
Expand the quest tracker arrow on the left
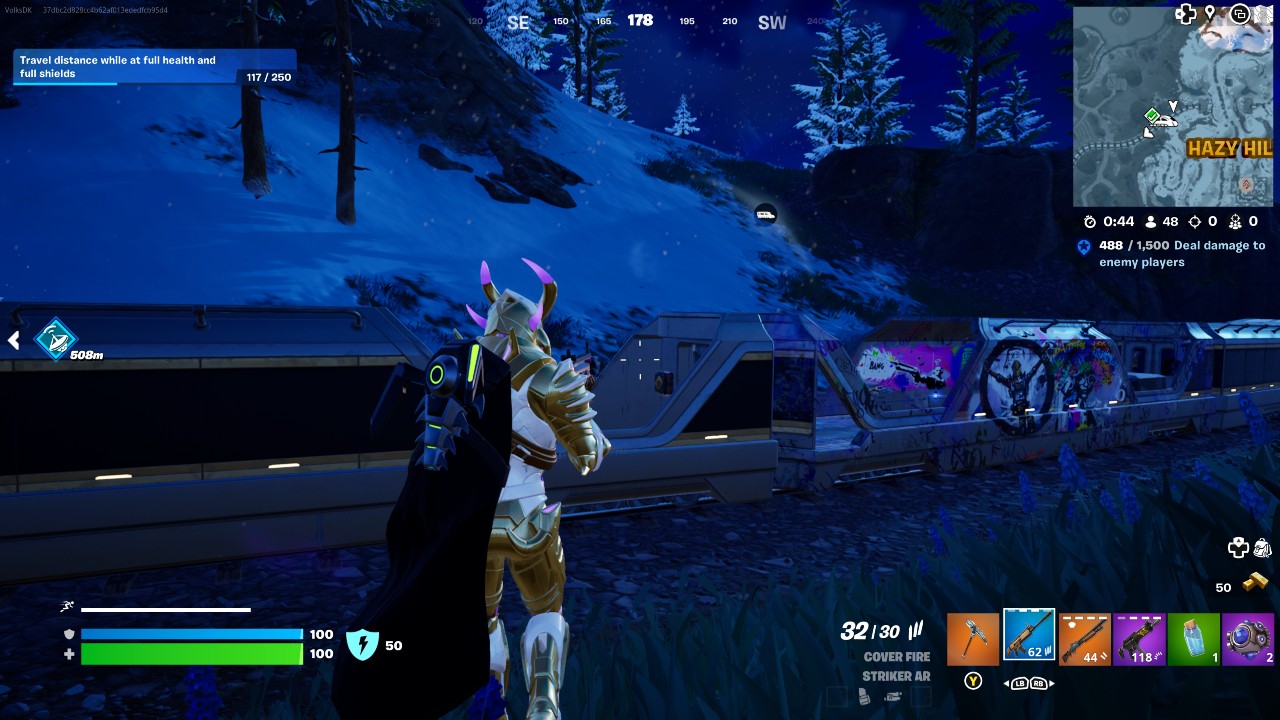click(x=13, y=340)
